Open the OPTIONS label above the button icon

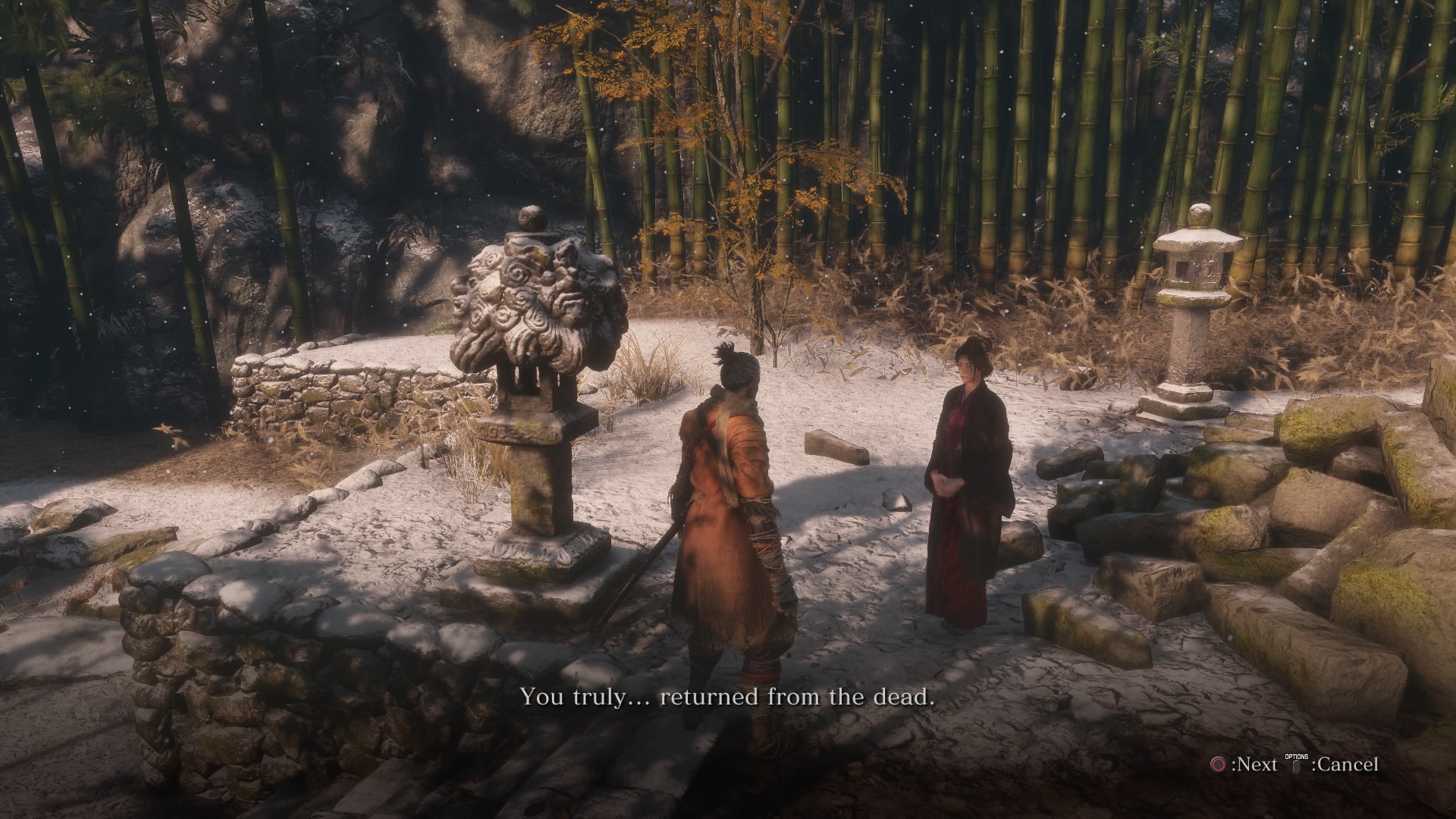click(1296, 756)
